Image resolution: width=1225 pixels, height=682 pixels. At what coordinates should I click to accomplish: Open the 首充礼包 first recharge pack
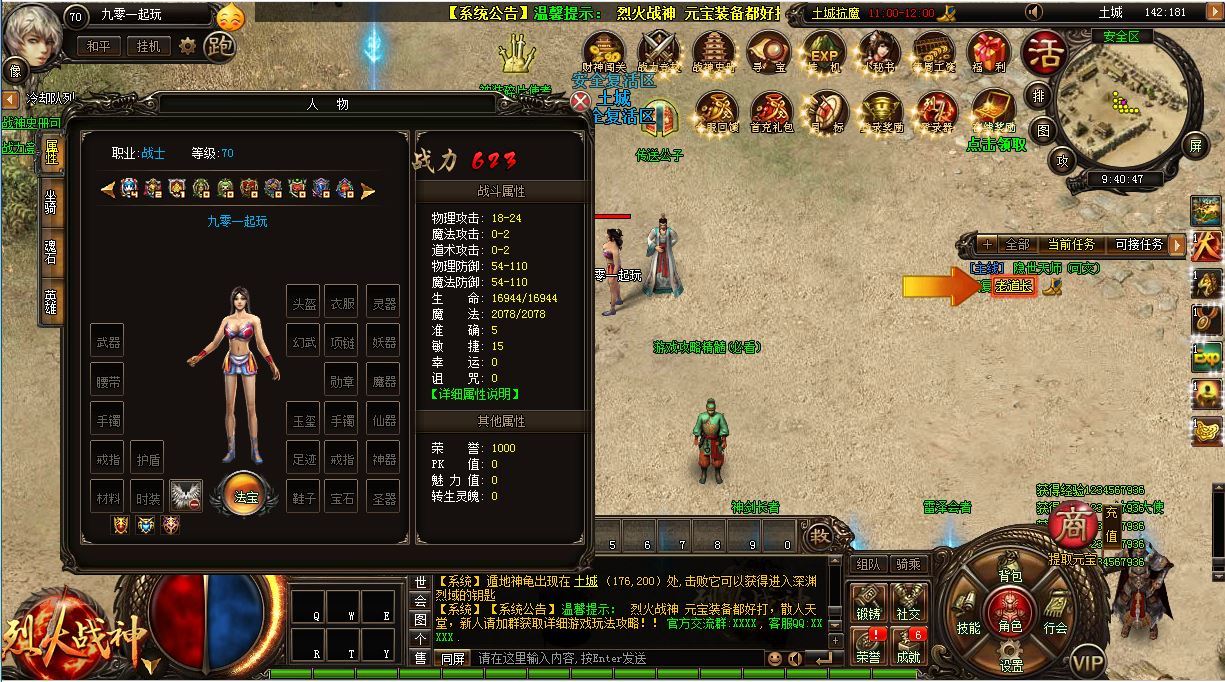tap(772, 112)
